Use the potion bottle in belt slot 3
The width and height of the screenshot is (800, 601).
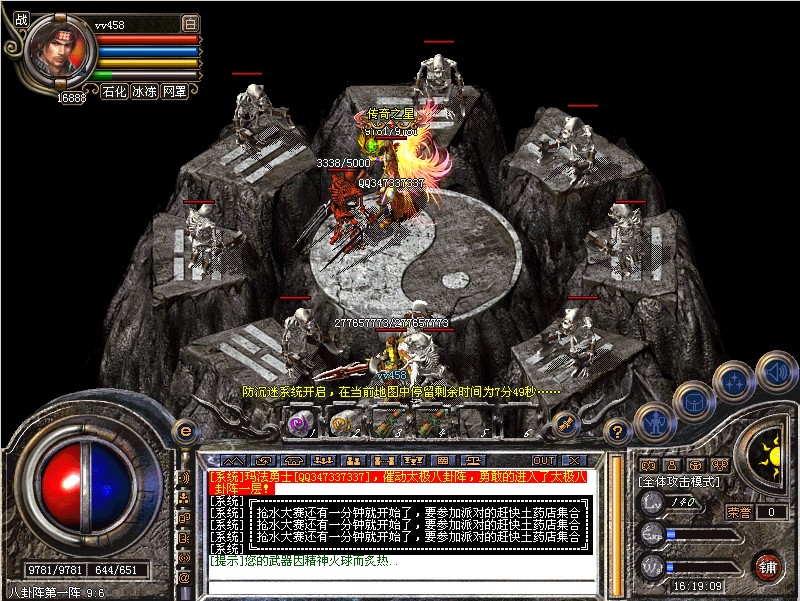383,423
